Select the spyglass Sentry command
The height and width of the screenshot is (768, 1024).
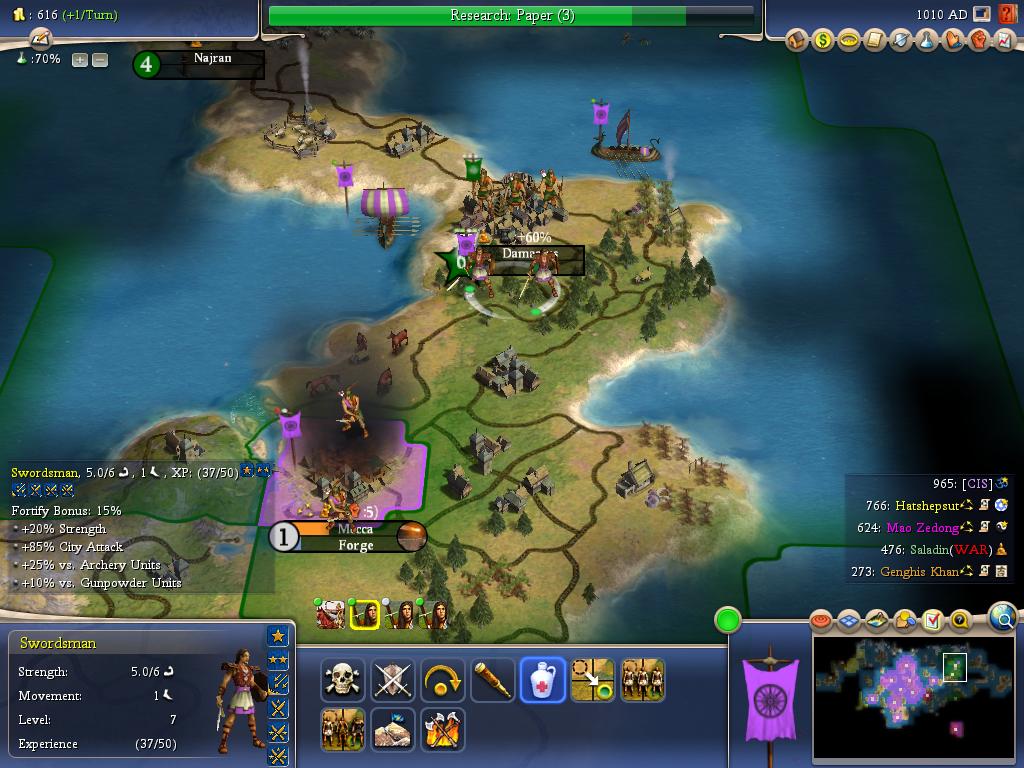point(492,680)
